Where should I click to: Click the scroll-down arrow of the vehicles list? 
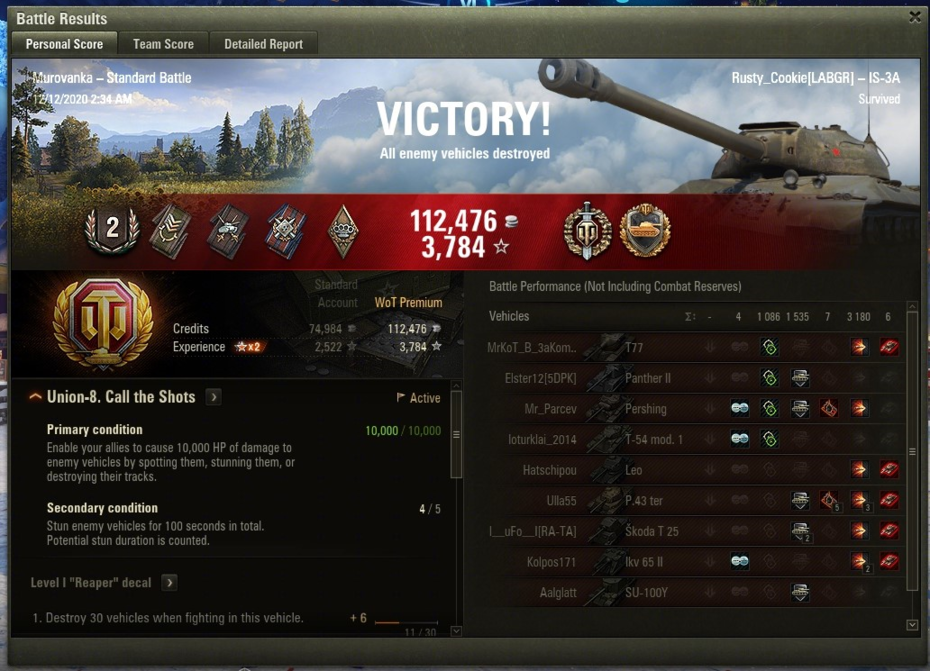point(911,625)
